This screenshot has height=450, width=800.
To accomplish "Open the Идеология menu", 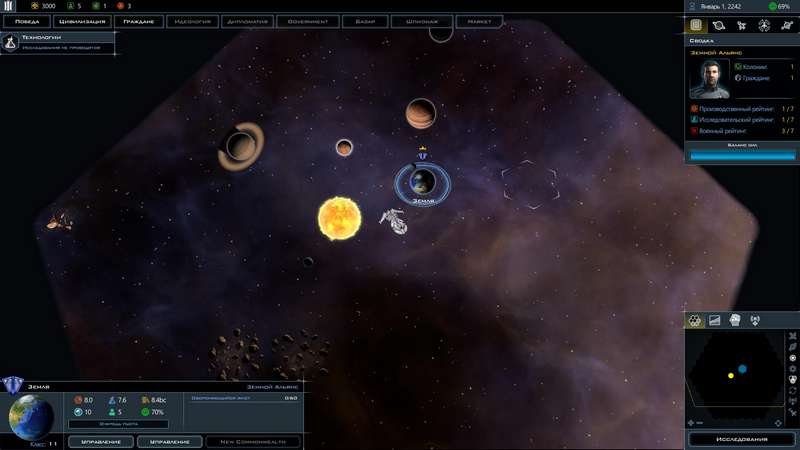I will coord(194,20).
